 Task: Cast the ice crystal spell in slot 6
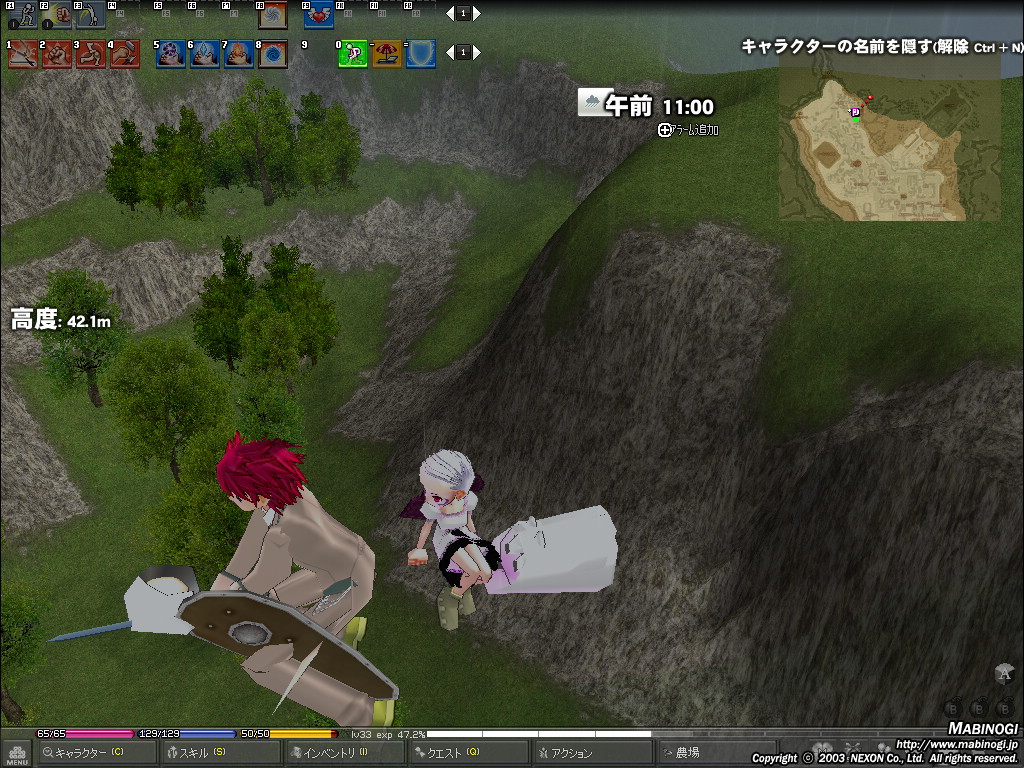[x=204, y=53]
